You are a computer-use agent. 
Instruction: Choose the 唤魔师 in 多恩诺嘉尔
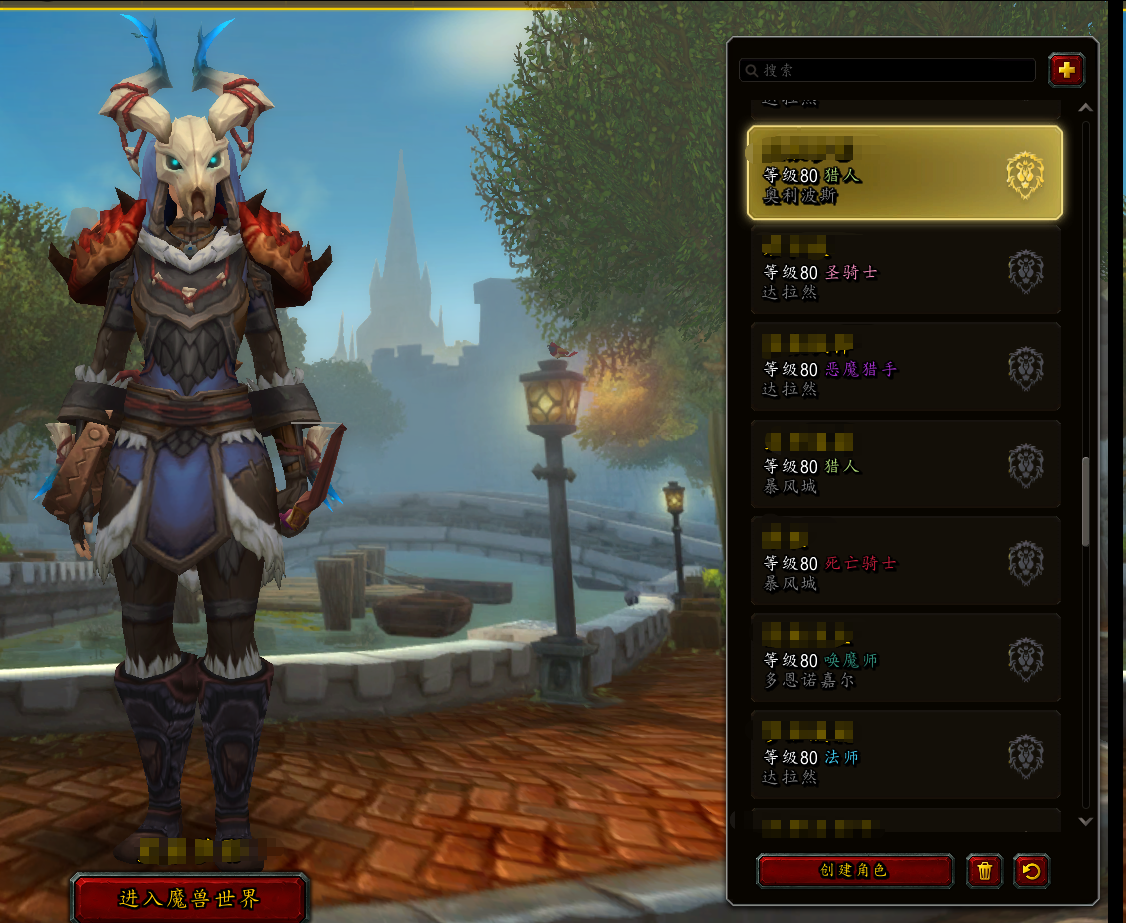pos(904,658)
